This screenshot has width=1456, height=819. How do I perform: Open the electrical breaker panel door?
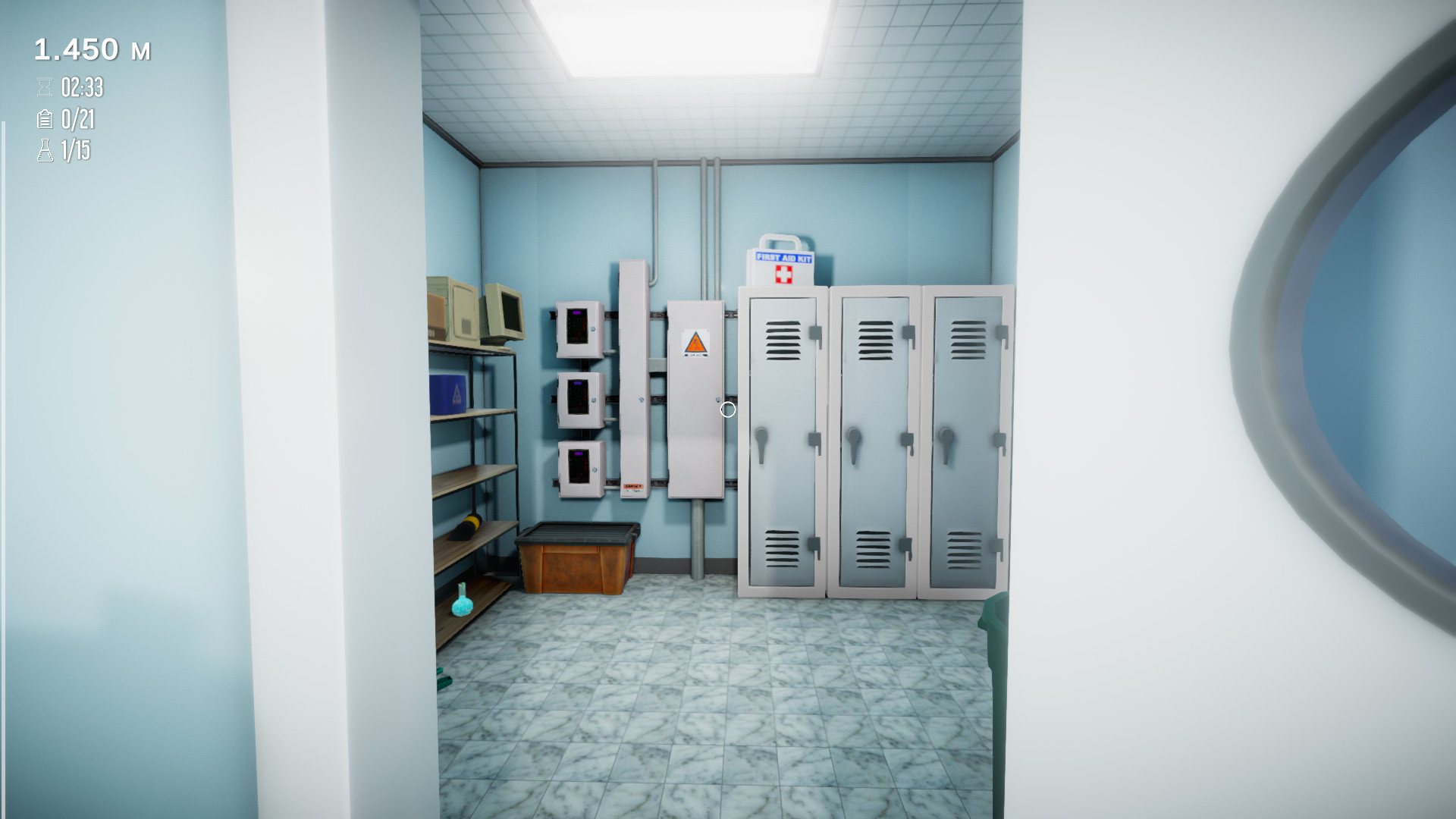tap(695, 402)
